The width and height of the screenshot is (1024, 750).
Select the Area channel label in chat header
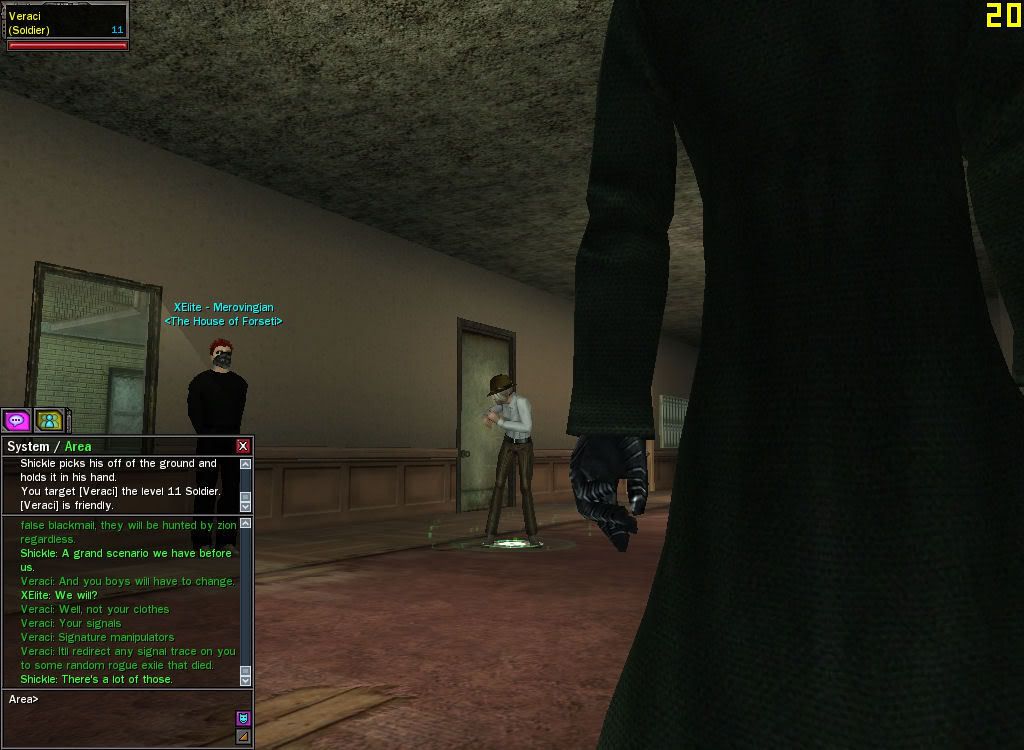point(78,447)
